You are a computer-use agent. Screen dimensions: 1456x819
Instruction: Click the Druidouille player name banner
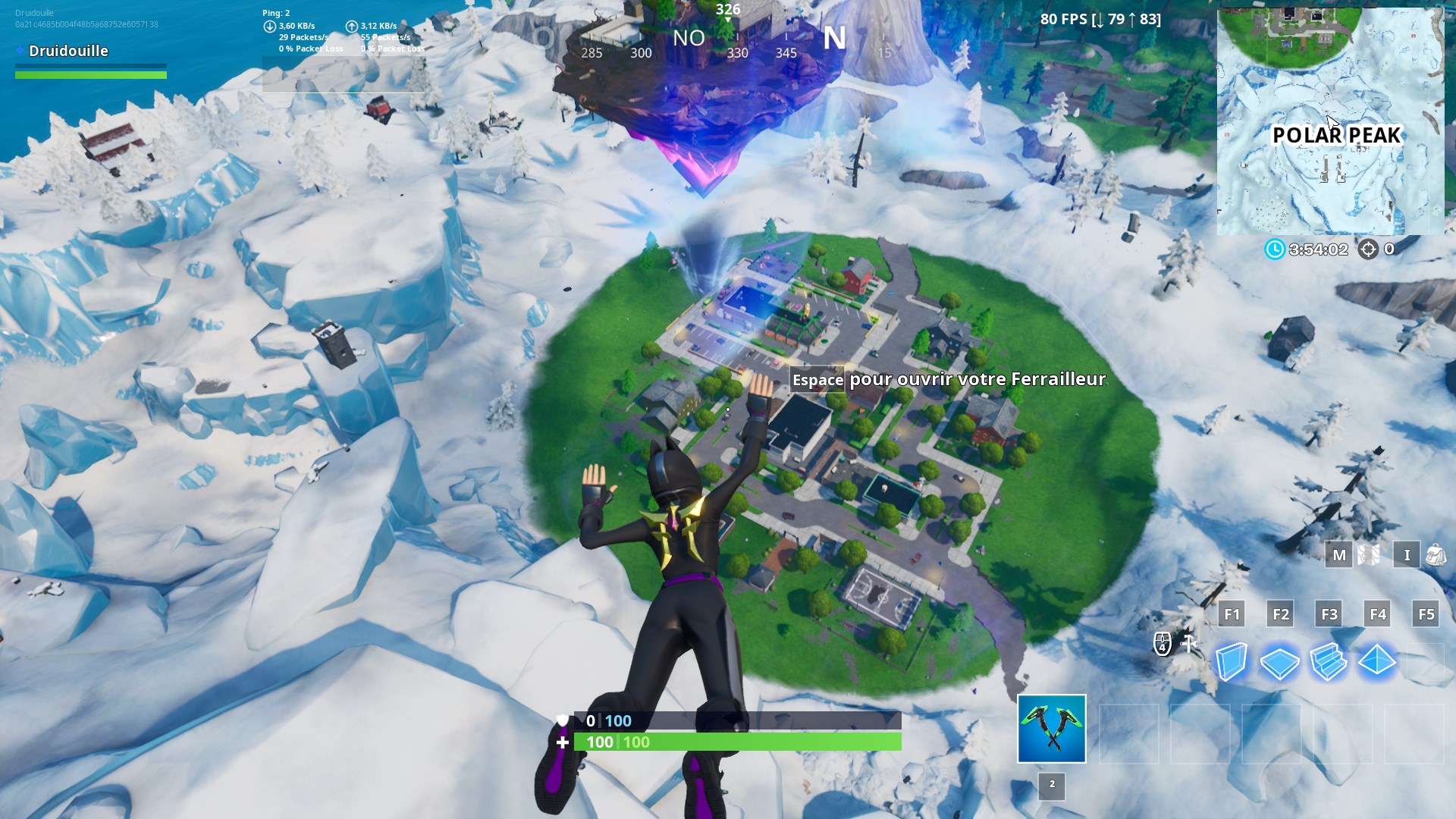point(68,51)
